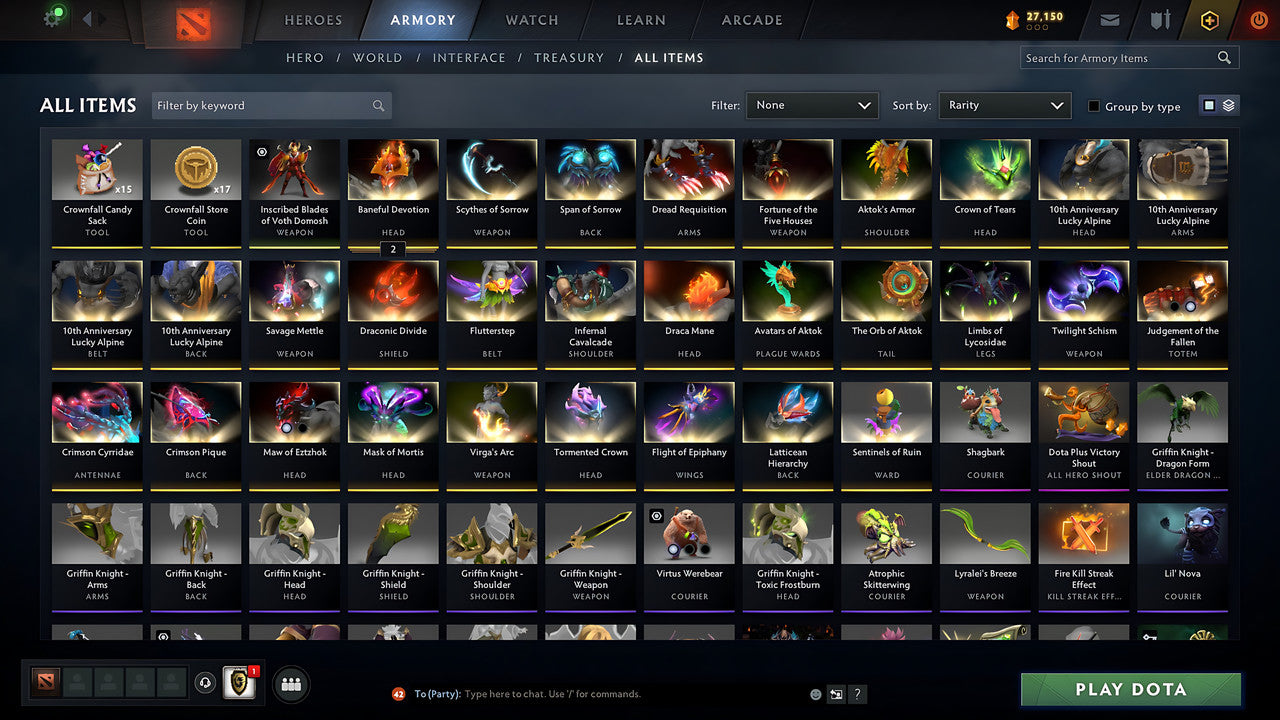Select the Virtus Werebear courier thumbnail
Image resolution: width=1280 pixels, height=720 pixels.
click(689, 532)
